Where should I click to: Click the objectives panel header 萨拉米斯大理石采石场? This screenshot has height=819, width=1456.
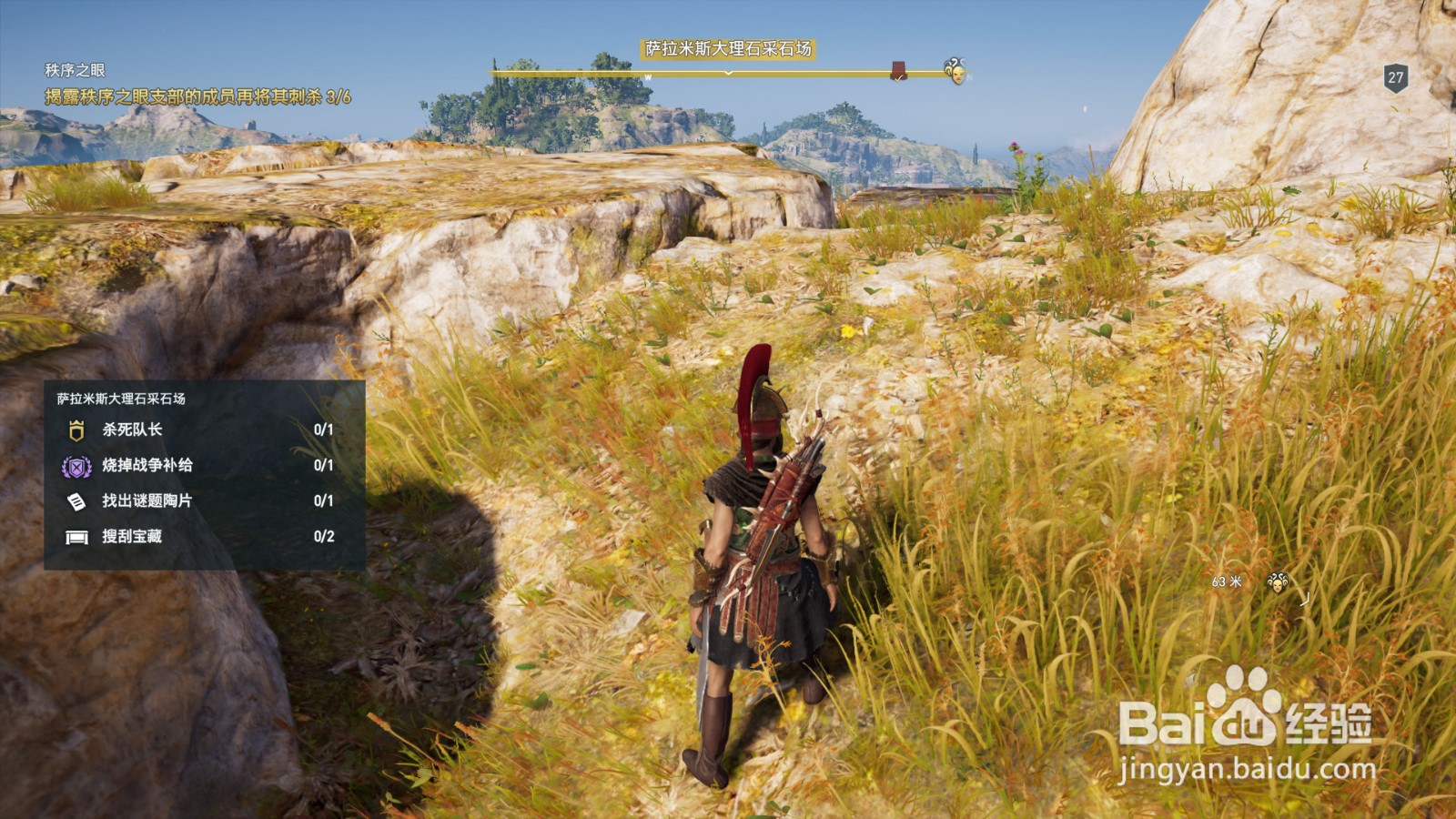(x=121, y=399)
